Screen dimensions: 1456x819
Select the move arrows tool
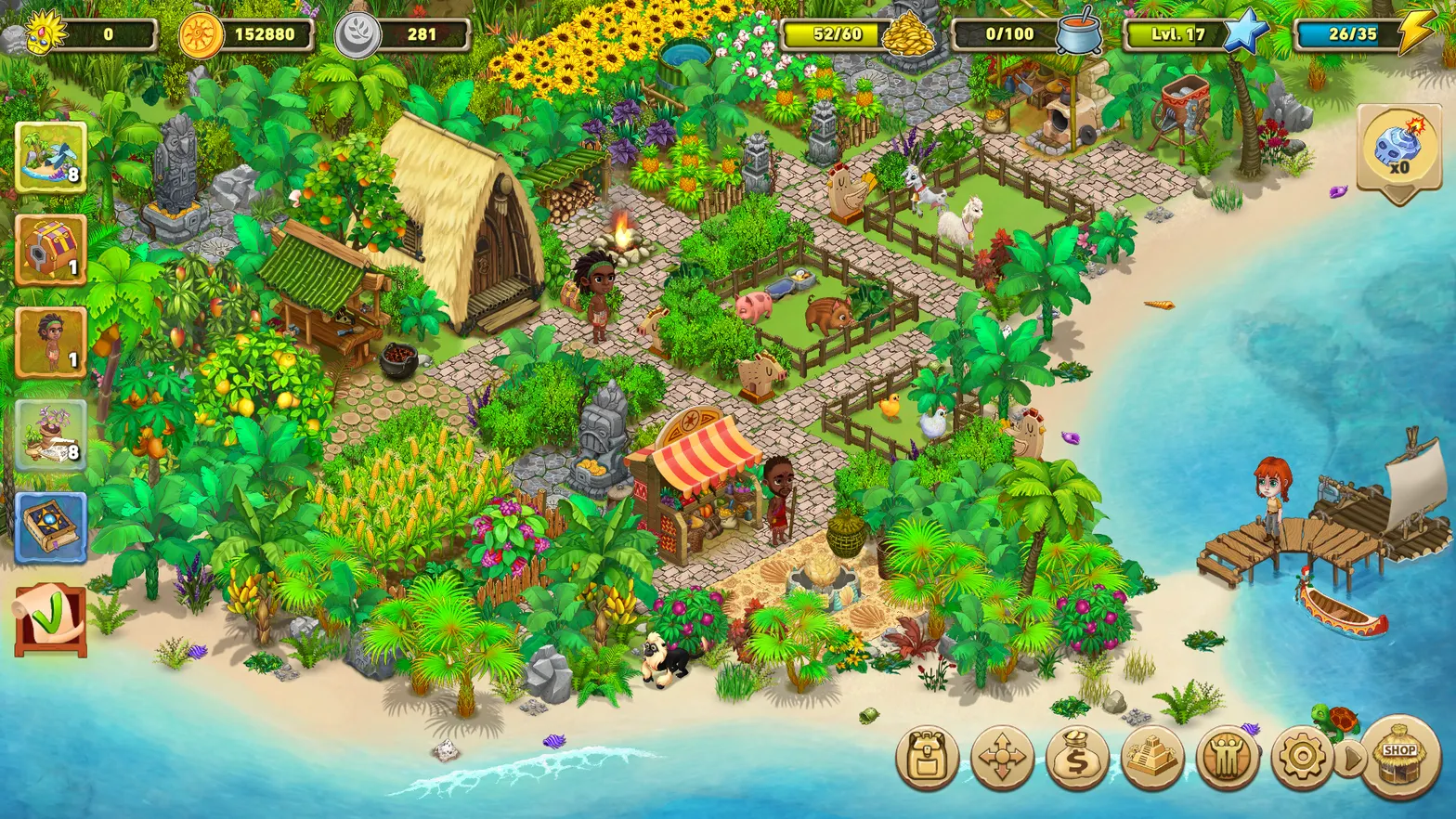pyautogui.click(x=1001, y=757)
